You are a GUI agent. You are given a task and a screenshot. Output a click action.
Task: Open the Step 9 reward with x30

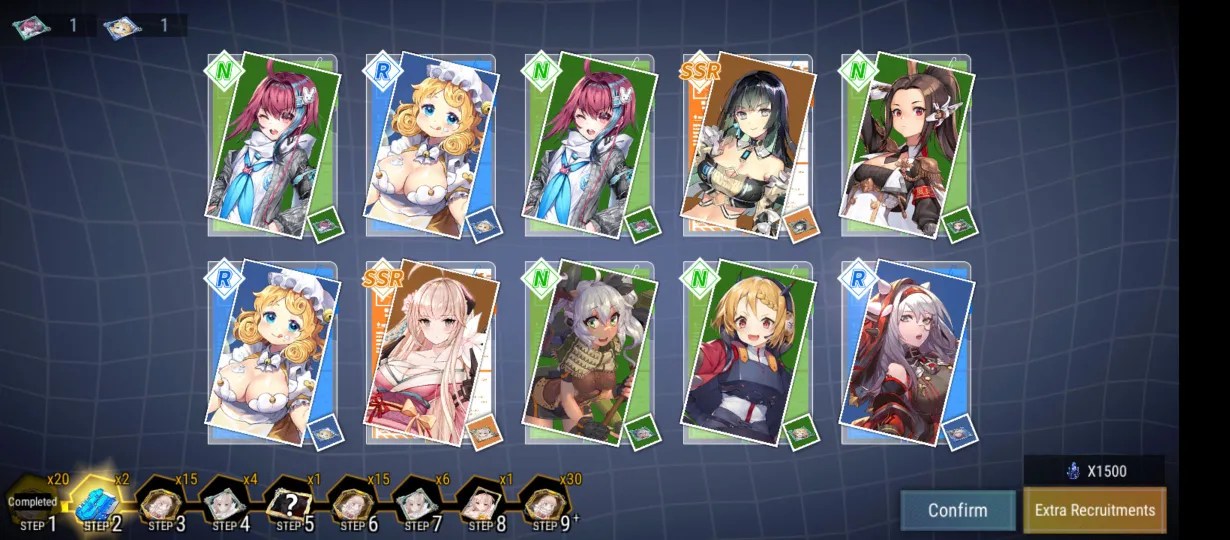tap(545, 505)
